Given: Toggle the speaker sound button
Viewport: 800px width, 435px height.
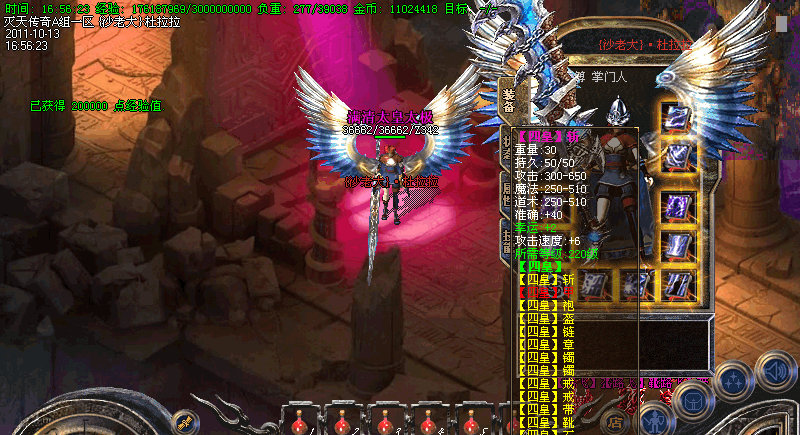Looking at the screenshot, I should [x=775, y=371].
